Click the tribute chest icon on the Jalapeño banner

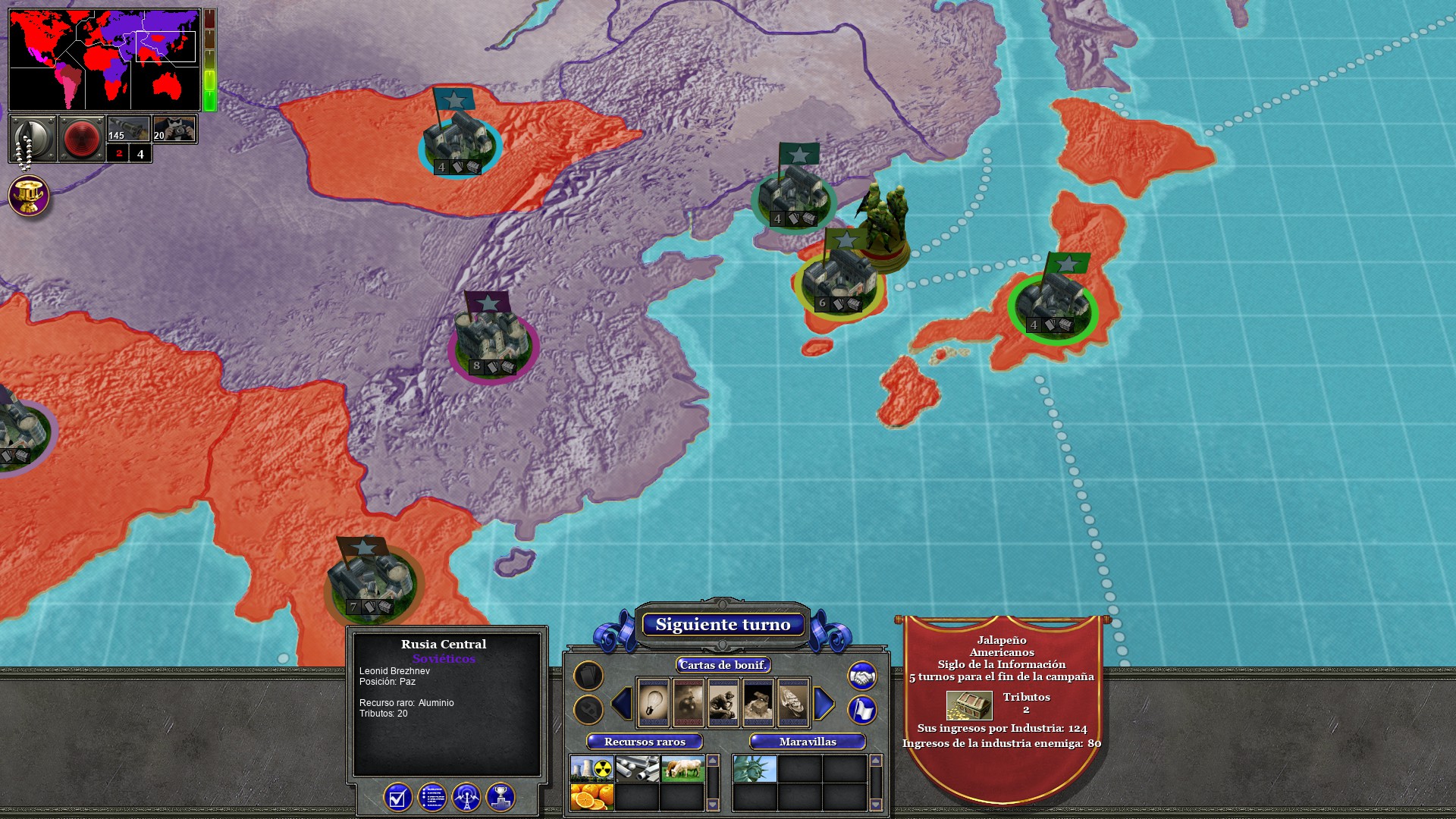click(x=969, y=707)
